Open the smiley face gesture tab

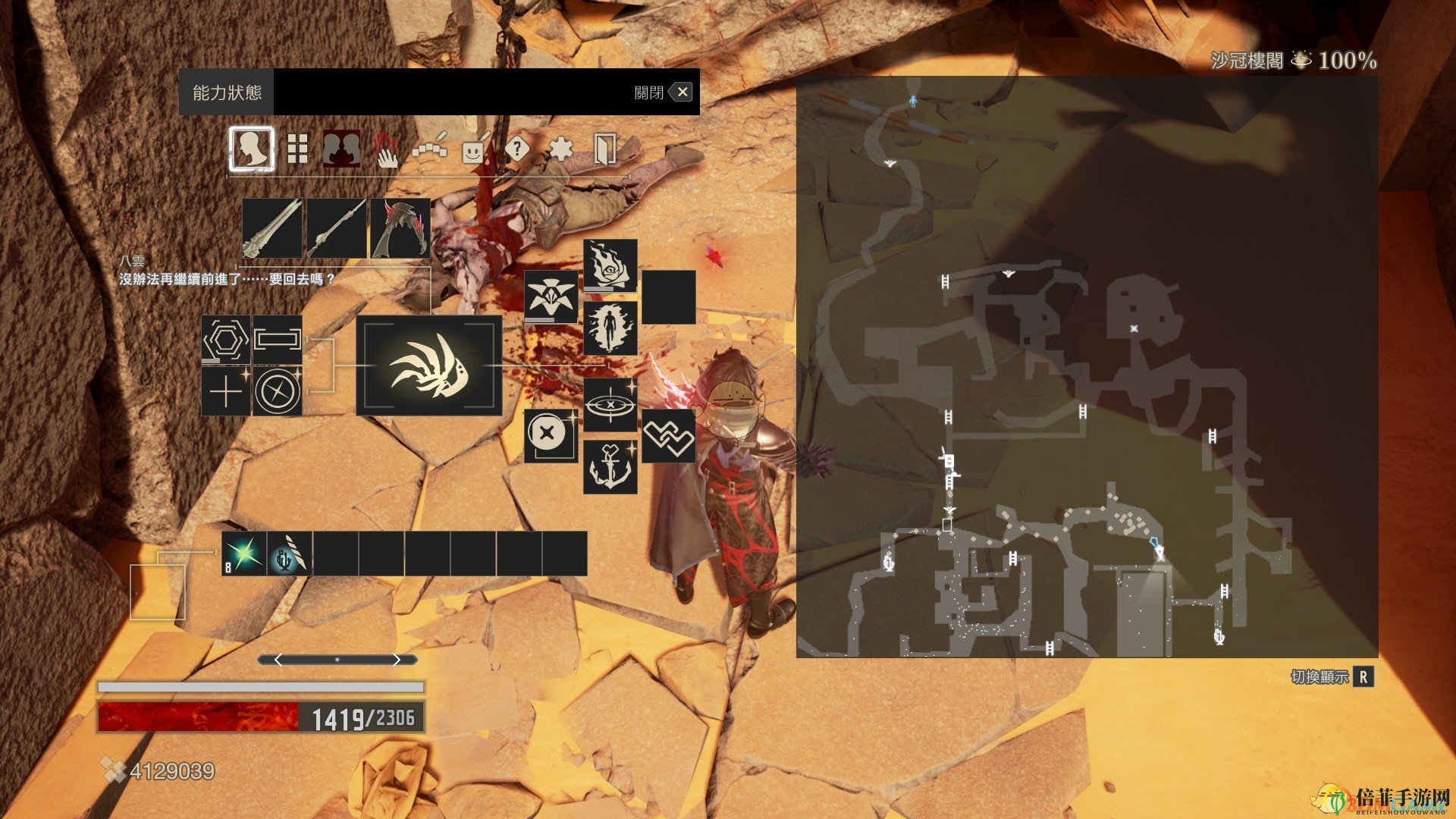[x=474, y=149]
